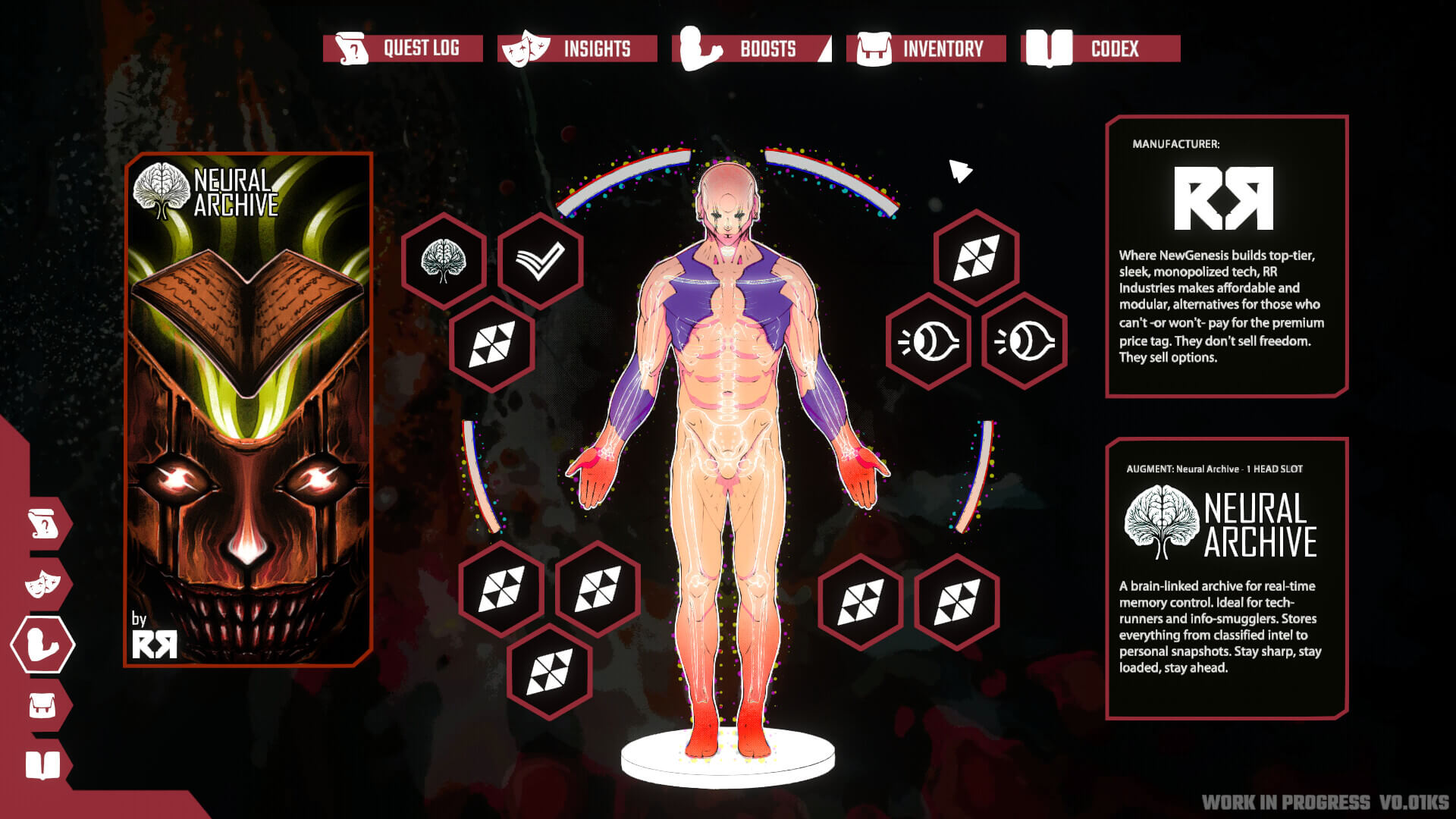This screenshot has width=1456, height=819.
Task: Open the Inventory tab
Action: (x=930, y=49)
